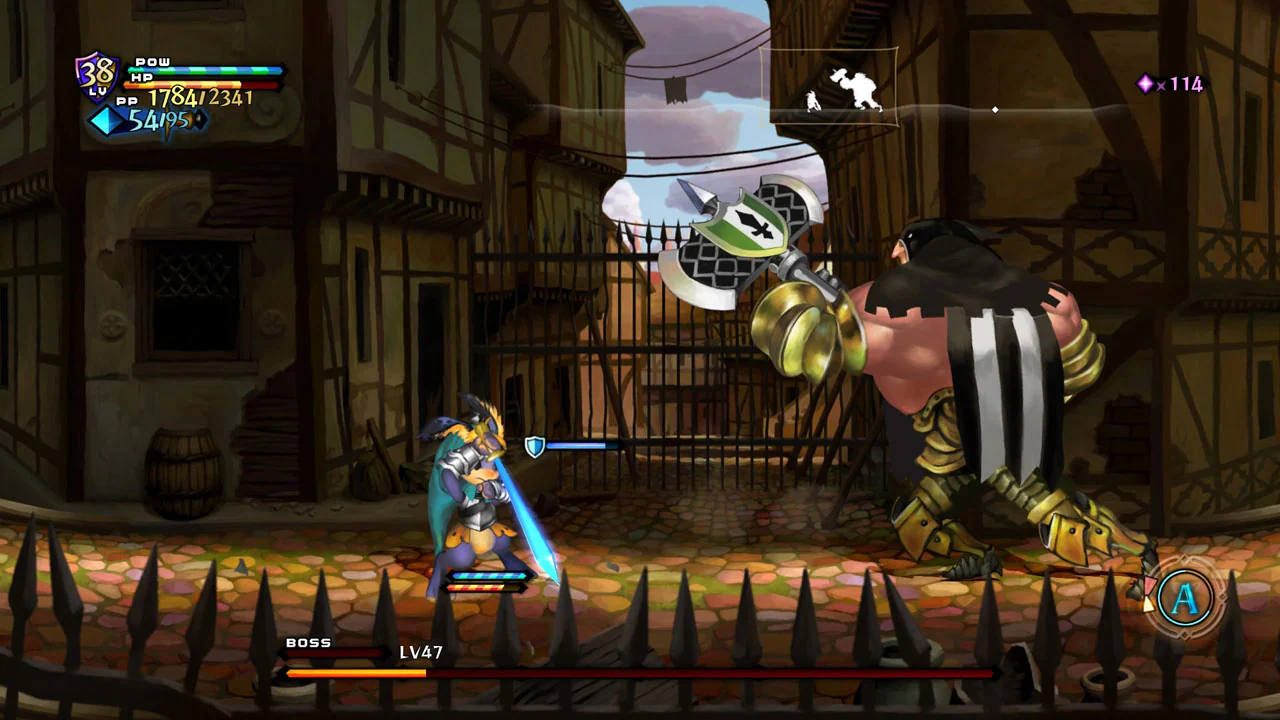Click the shield icon on the player gauge

tap(534, 446)
